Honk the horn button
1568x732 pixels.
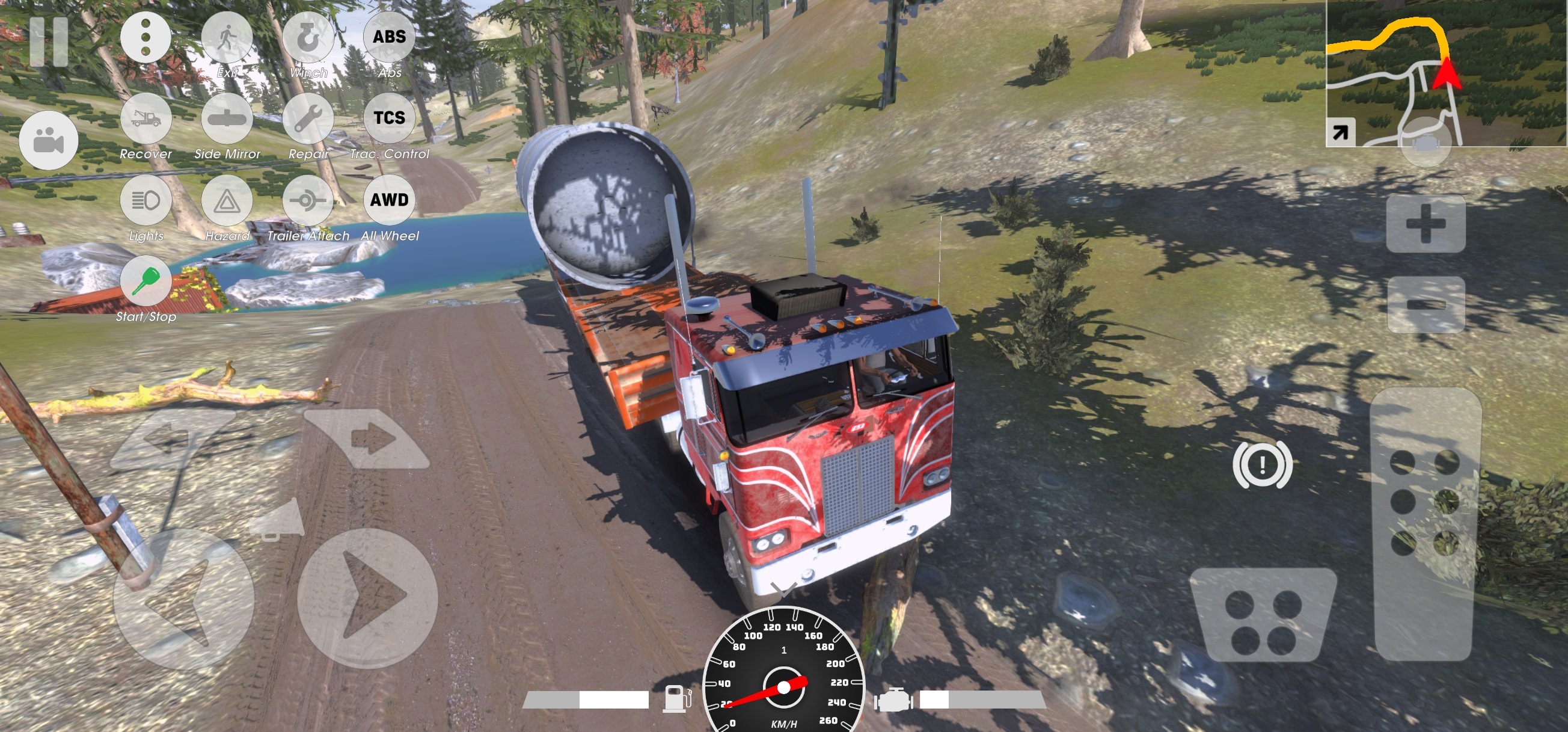277,519
